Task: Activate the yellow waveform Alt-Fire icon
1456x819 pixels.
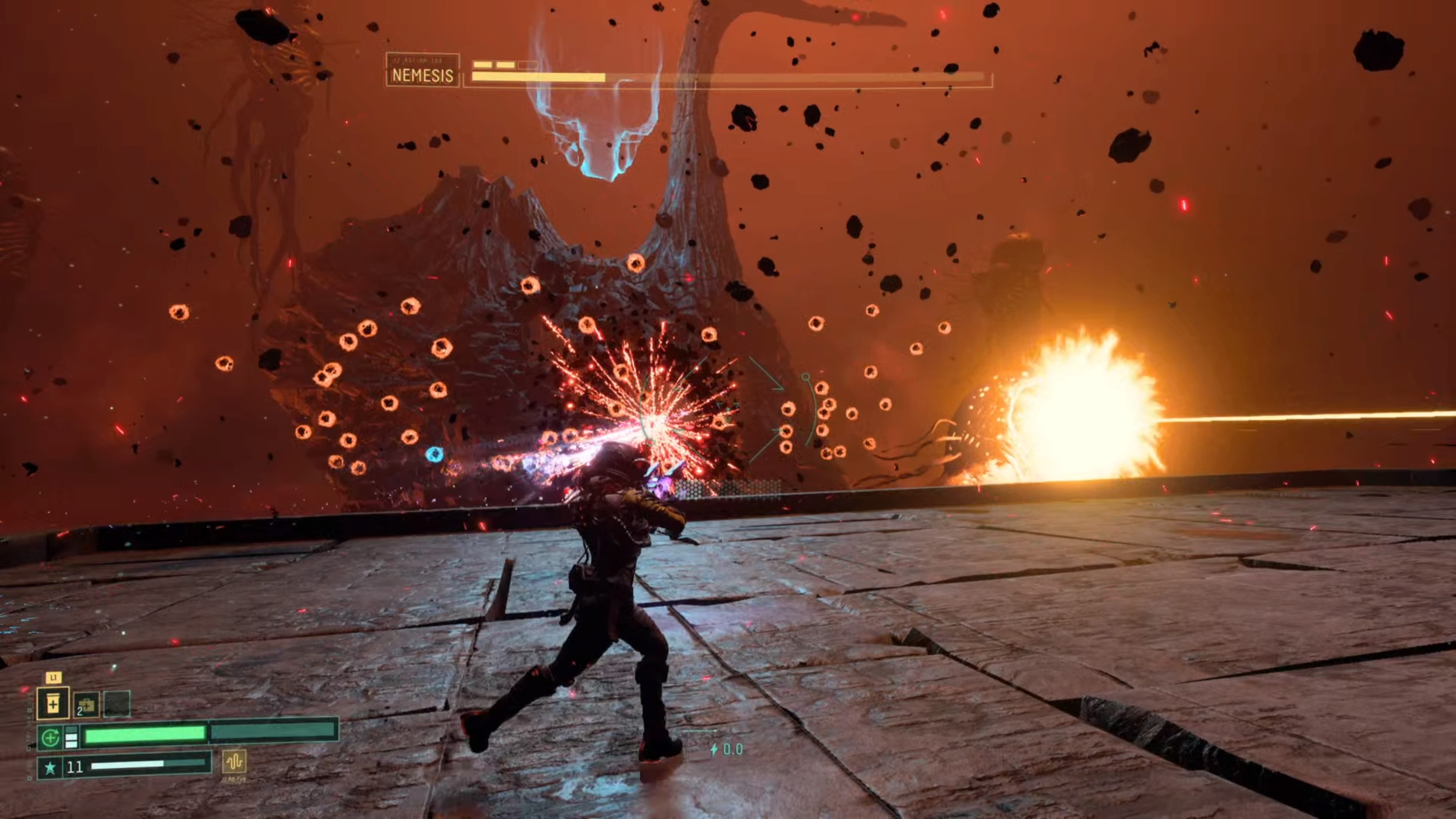Action: [x=234, y=761]
